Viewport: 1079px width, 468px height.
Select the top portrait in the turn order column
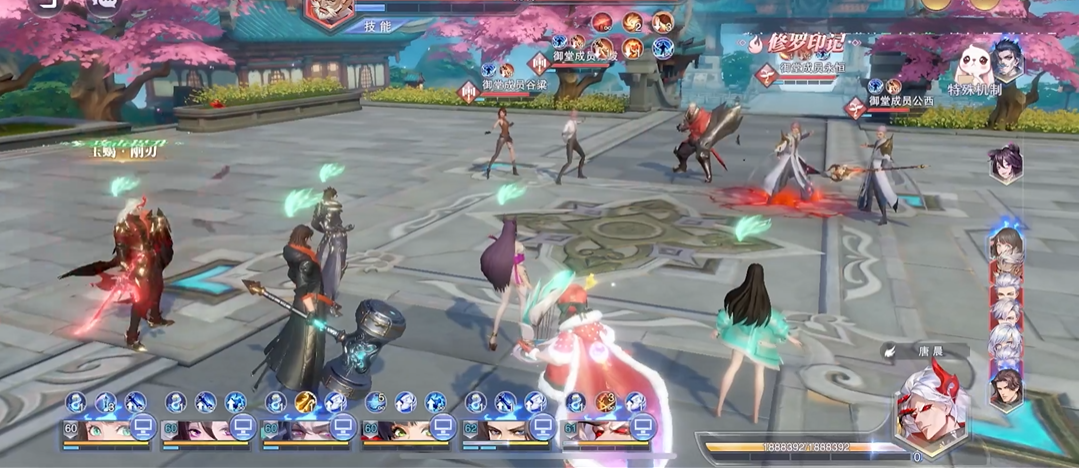pos(1005,244)
